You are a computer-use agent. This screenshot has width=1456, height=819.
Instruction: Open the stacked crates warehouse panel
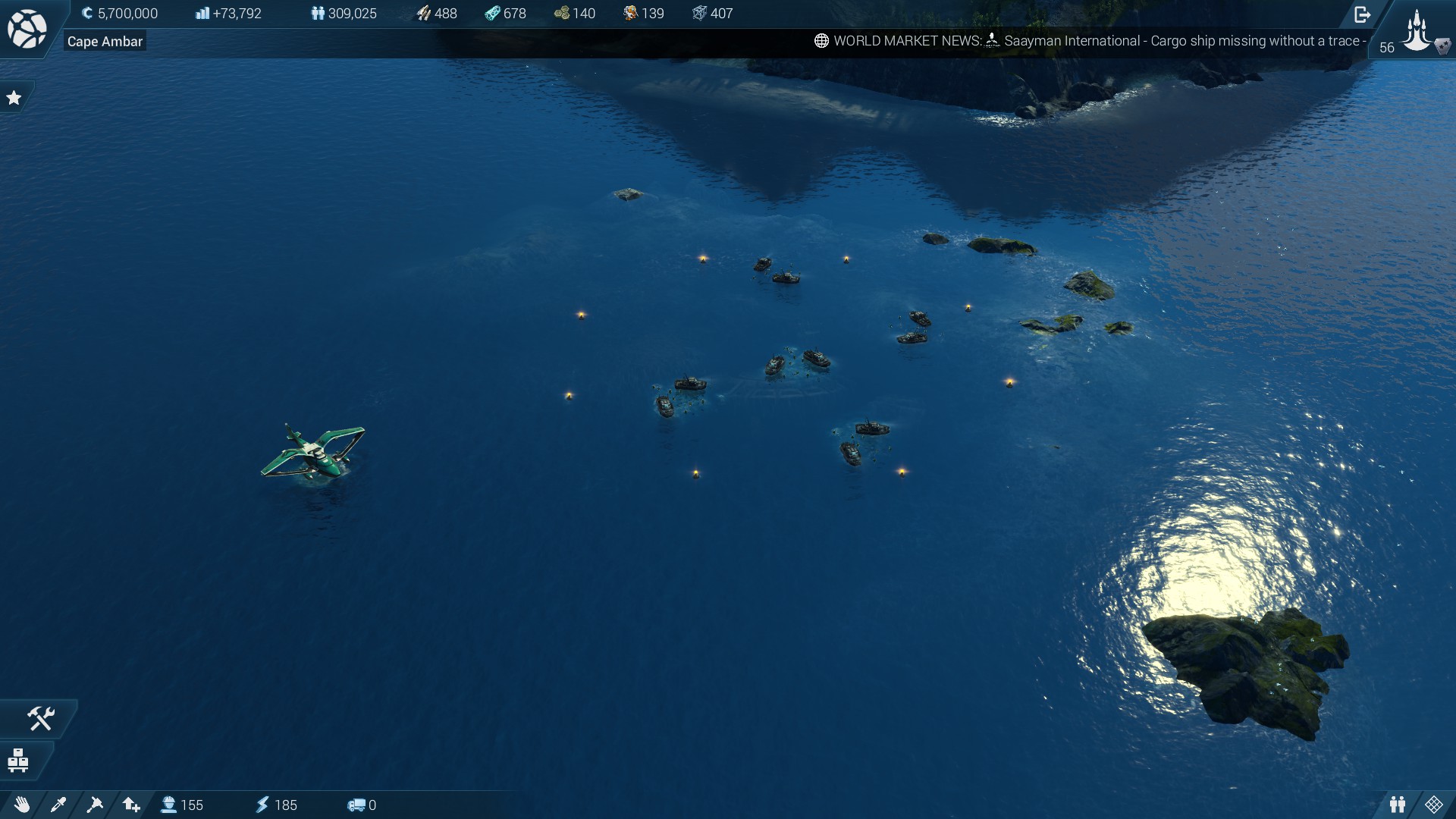point(18,760)
